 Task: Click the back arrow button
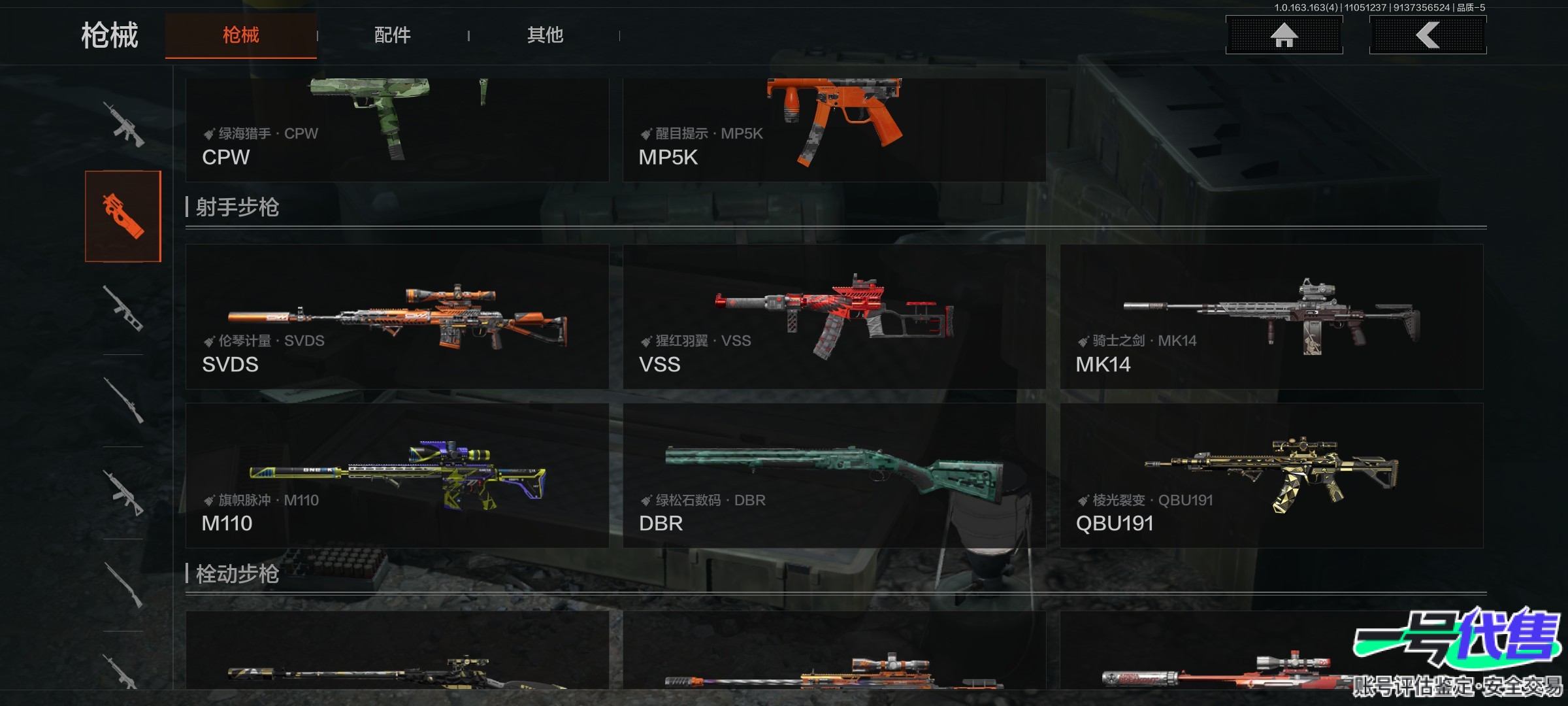pyautogui.click(x=1428, y=35)
